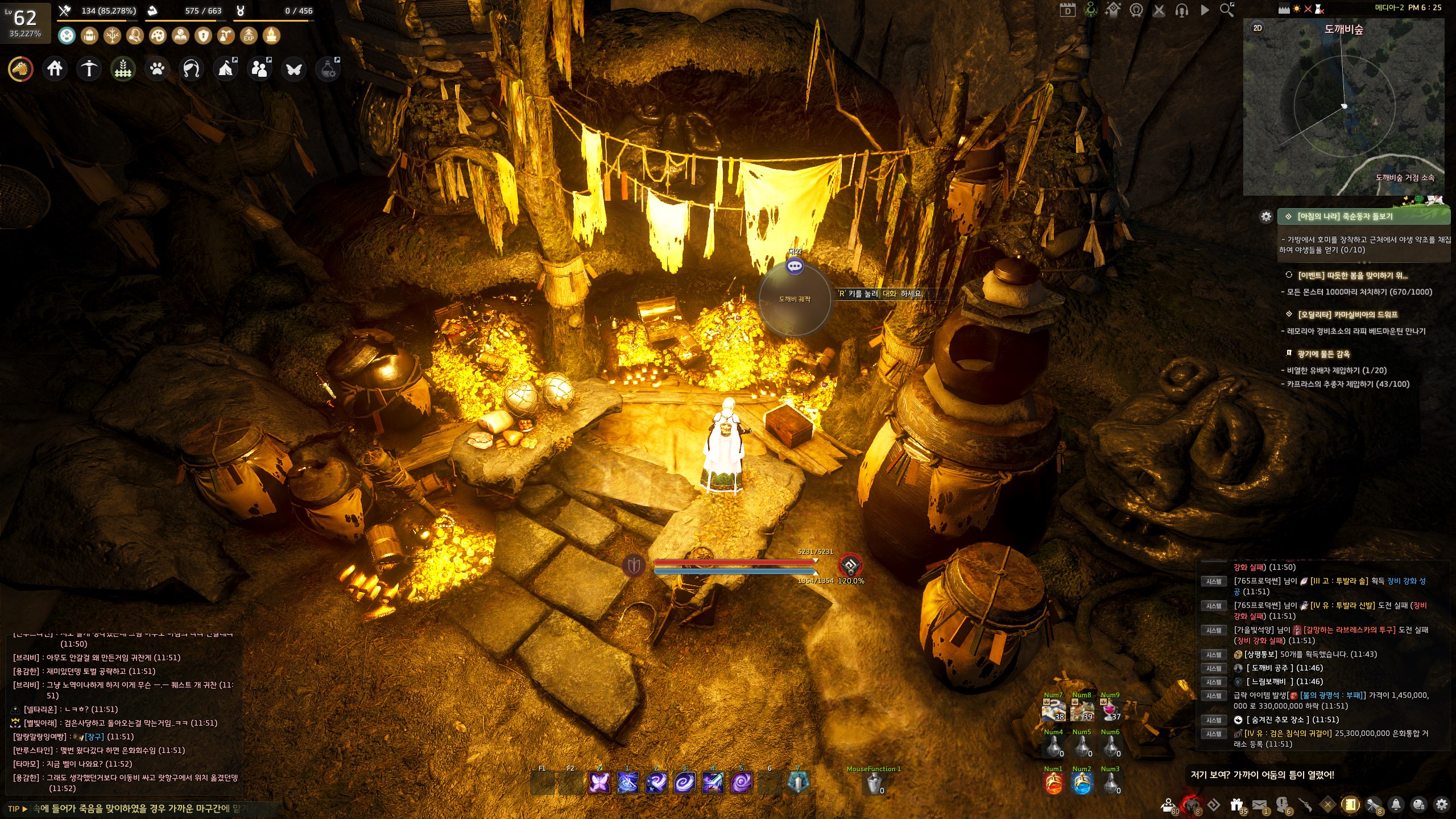Open the mail envelope icon
The height and width of the screenshot is (819, 1456).
tap(1259, 804)
